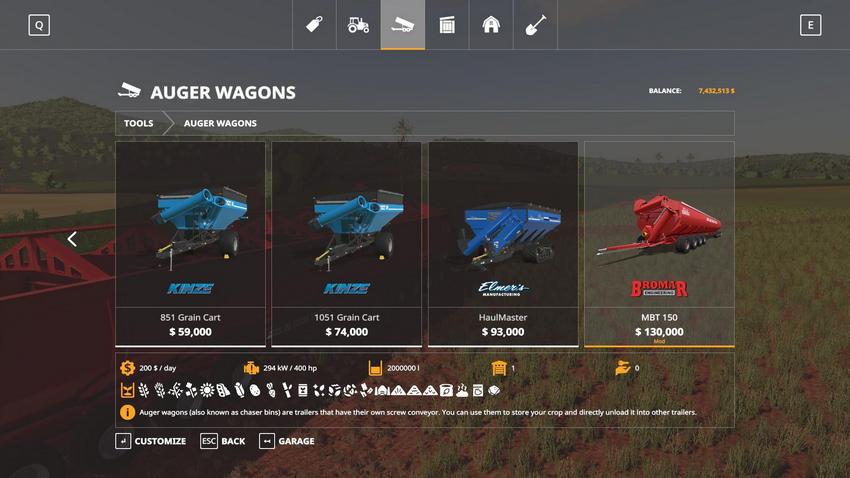Image resolution: width=850 pixels, height=478 pixels.
Task: Switch to the pallet objects tab
Action: tap(447, 25)
